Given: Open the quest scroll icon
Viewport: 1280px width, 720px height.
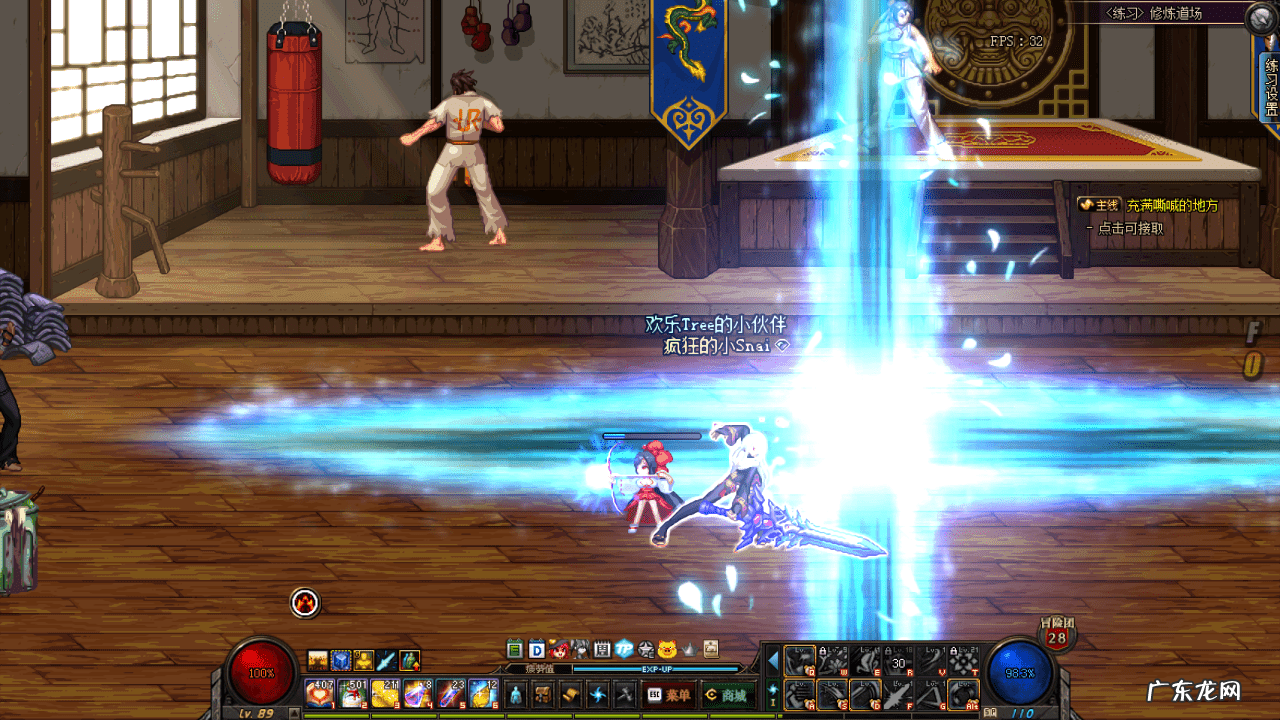Looking at the screenshot, I should tap(571, 693).
